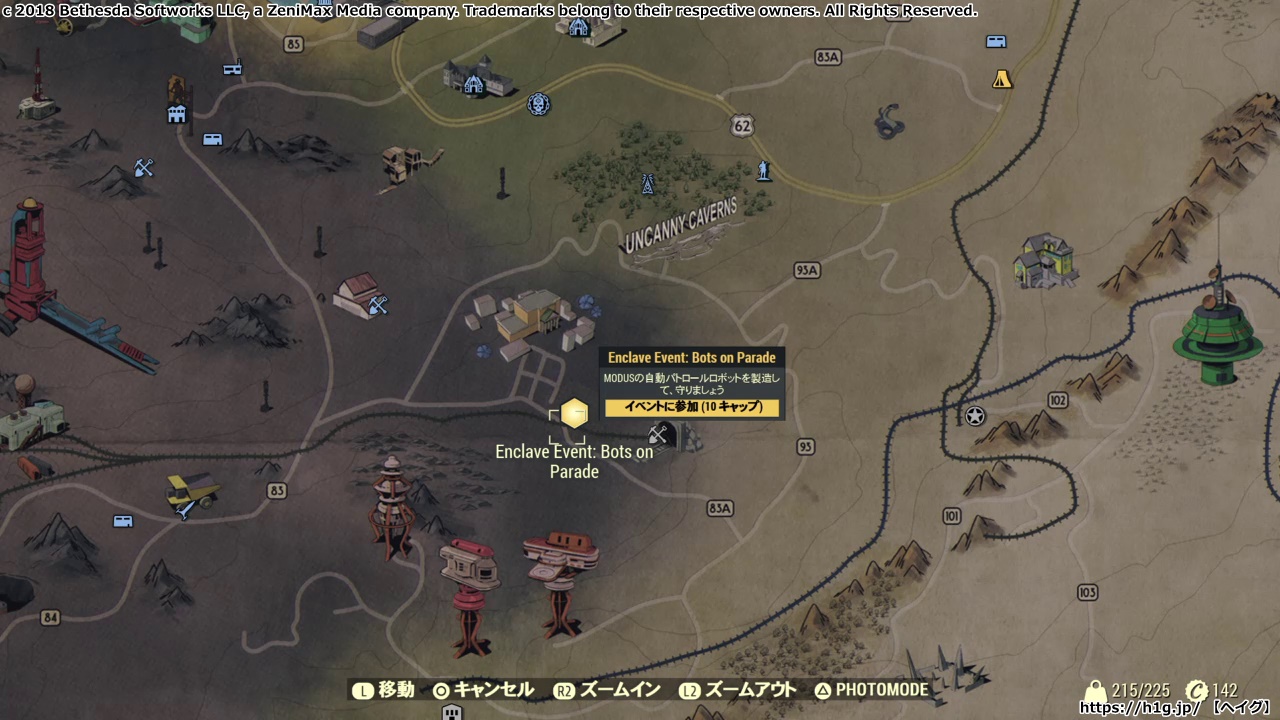The width and height of the screenshot is (1280, 720).
Task: Select the shovel marker on the red-roofed building
Action: point(377,305)
